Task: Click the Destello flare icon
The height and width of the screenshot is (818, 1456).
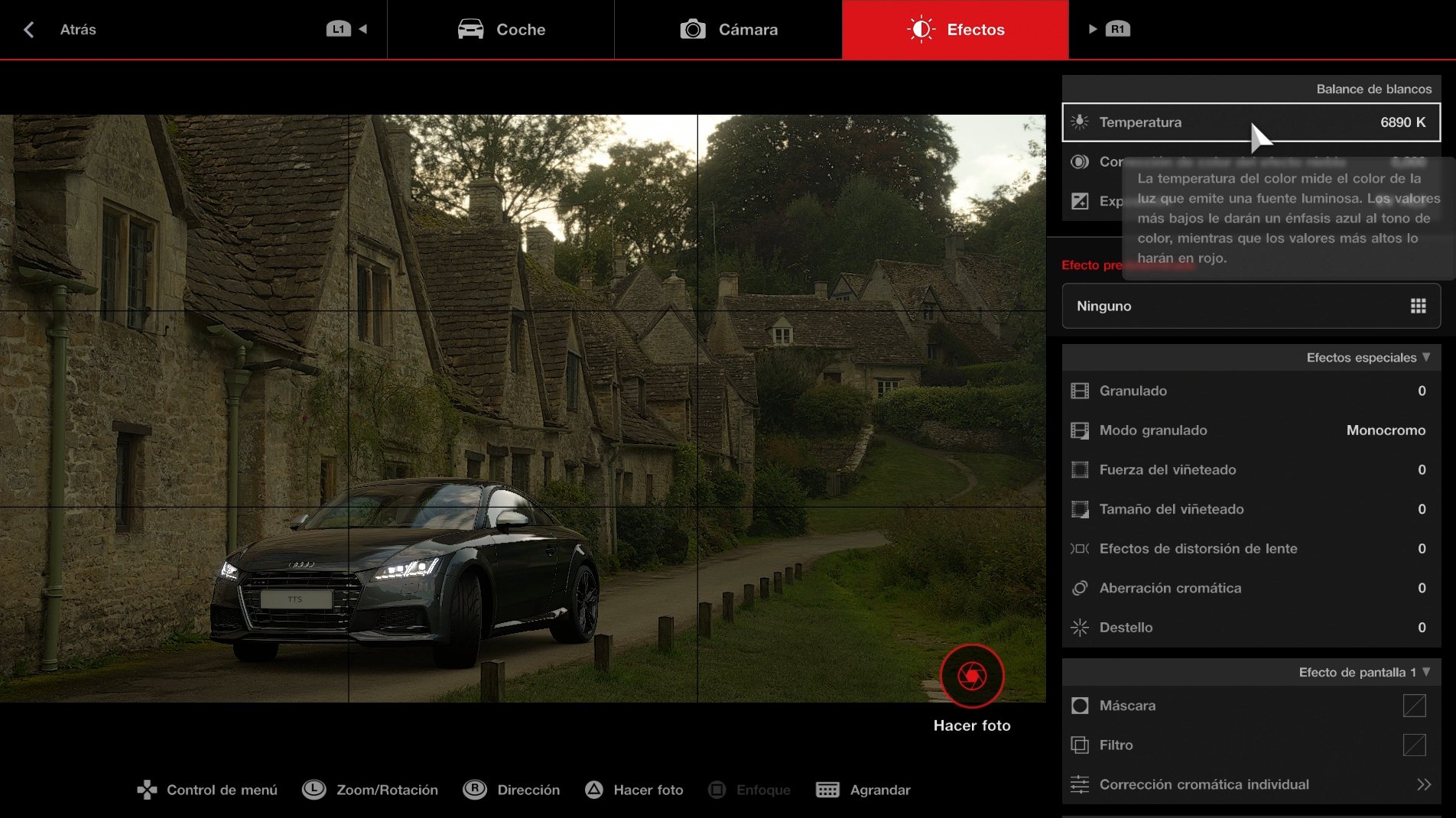Action: (1081, 627)
